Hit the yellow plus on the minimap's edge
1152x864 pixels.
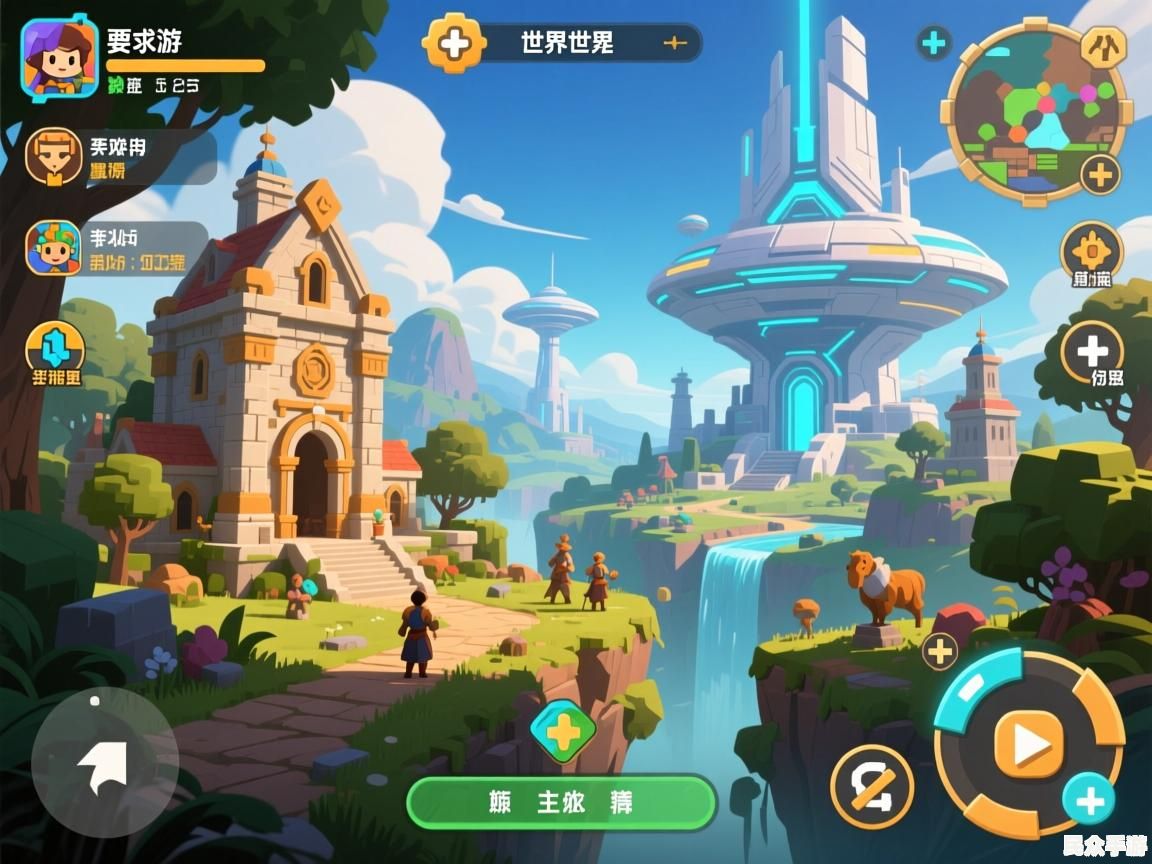(x=1100, y=176)
